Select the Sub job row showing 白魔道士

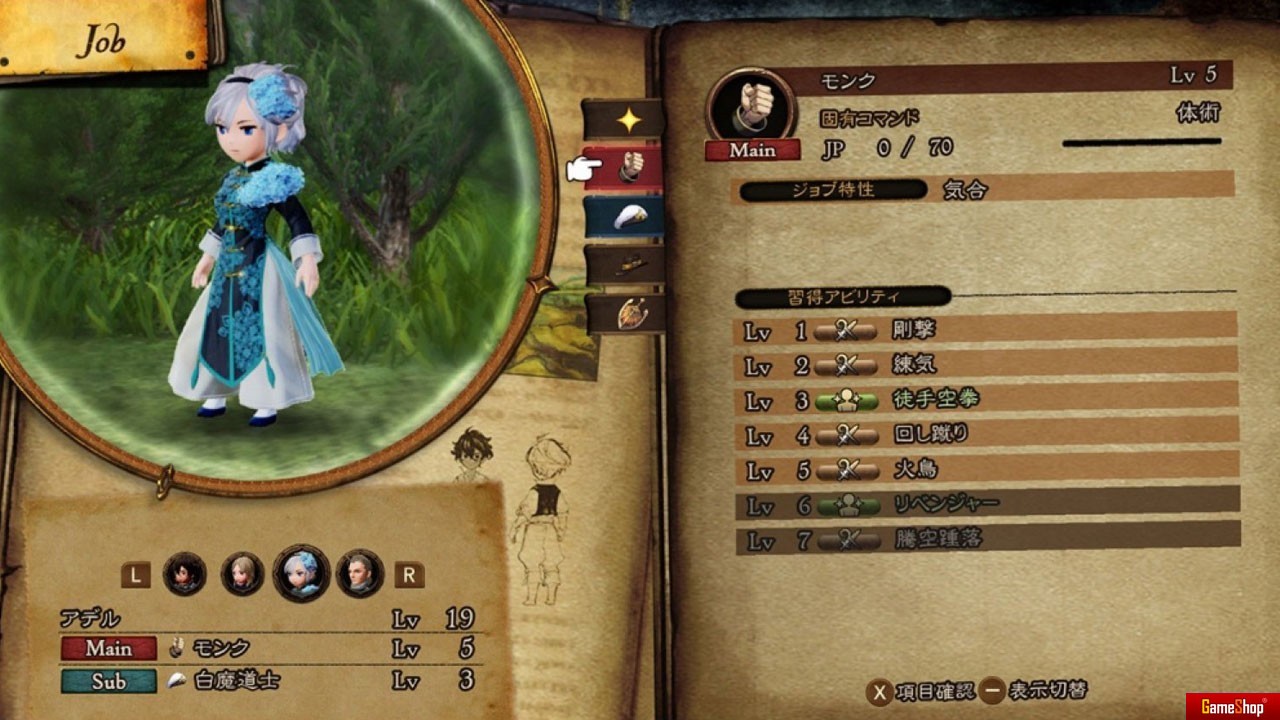click(x=268, y=681)
